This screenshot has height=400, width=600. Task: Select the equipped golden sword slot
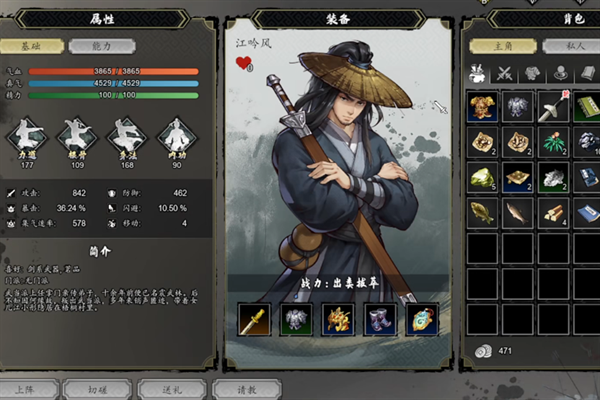pyautogui.click(x=252, y=319)
